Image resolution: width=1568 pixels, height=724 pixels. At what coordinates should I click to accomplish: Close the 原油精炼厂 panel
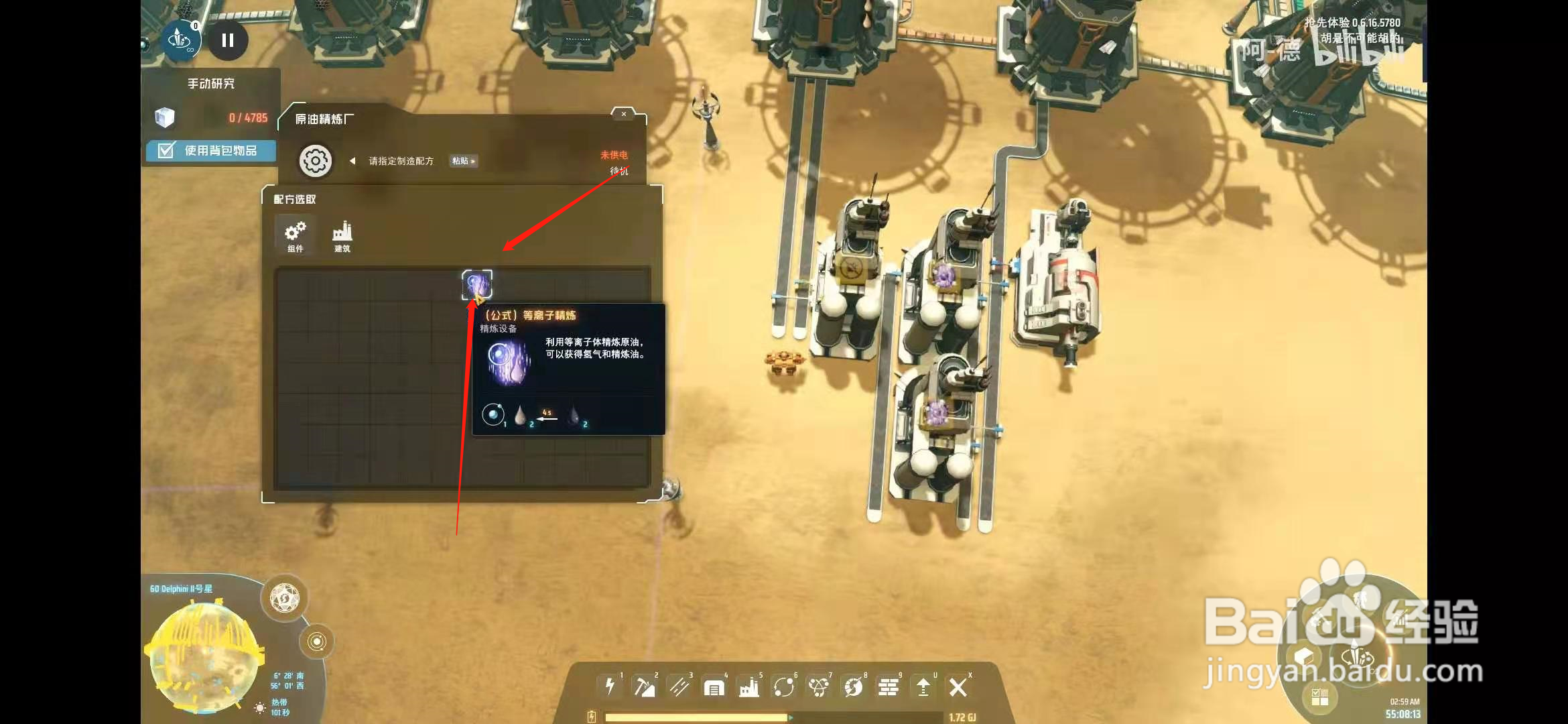pos(624,114)
